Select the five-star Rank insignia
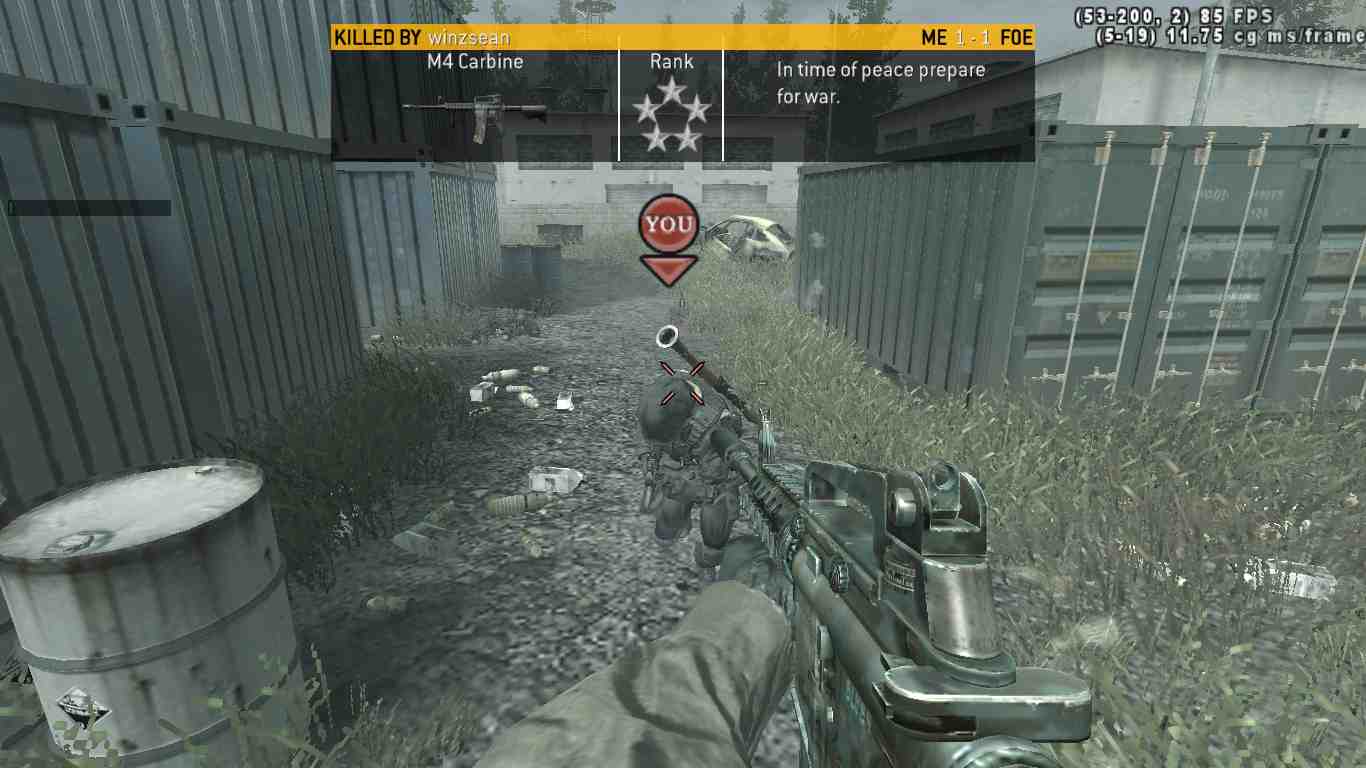1366x768 pixels. tap(671, 116)
